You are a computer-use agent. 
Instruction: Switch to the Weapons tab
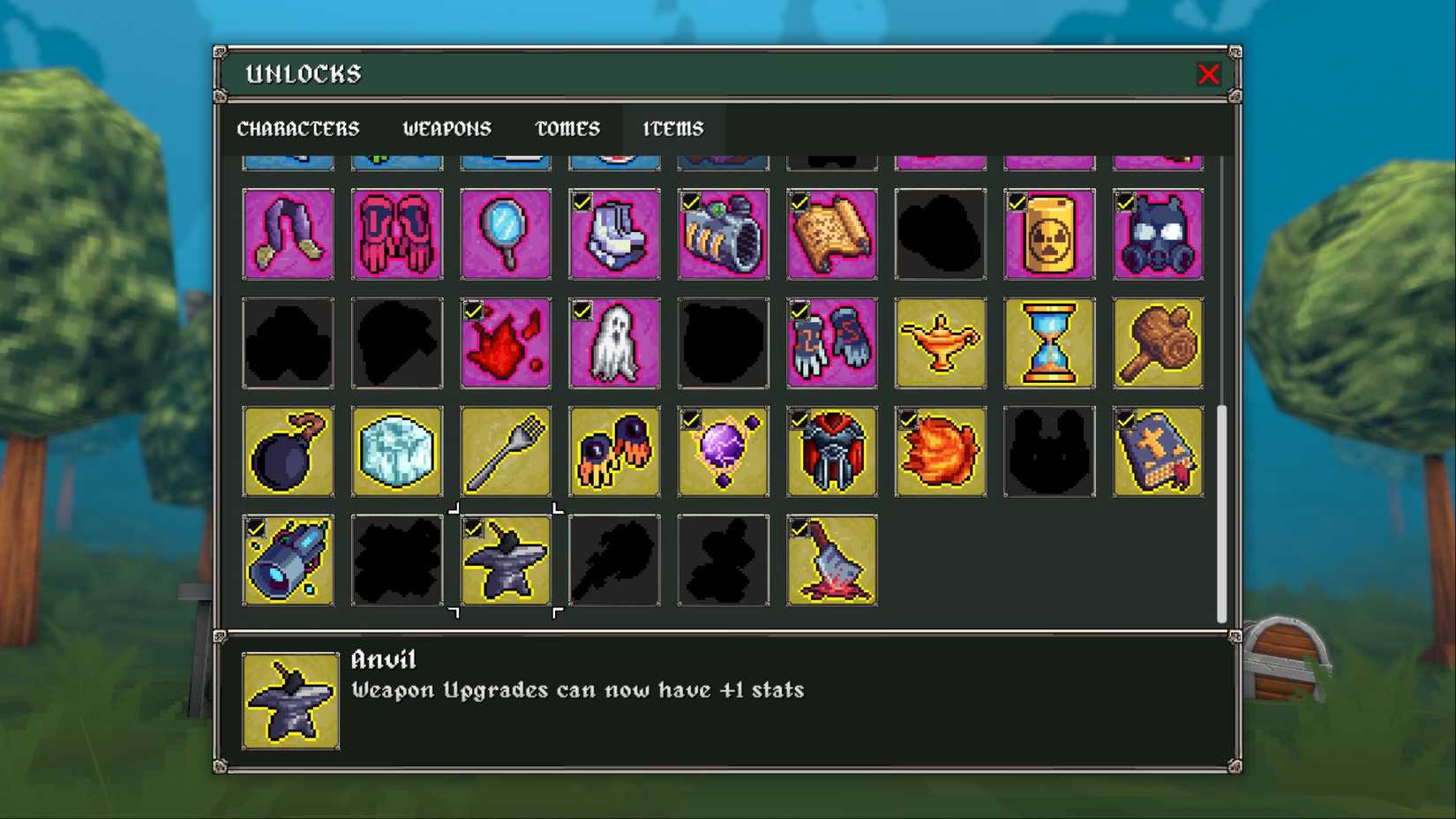tap(447, 129)
